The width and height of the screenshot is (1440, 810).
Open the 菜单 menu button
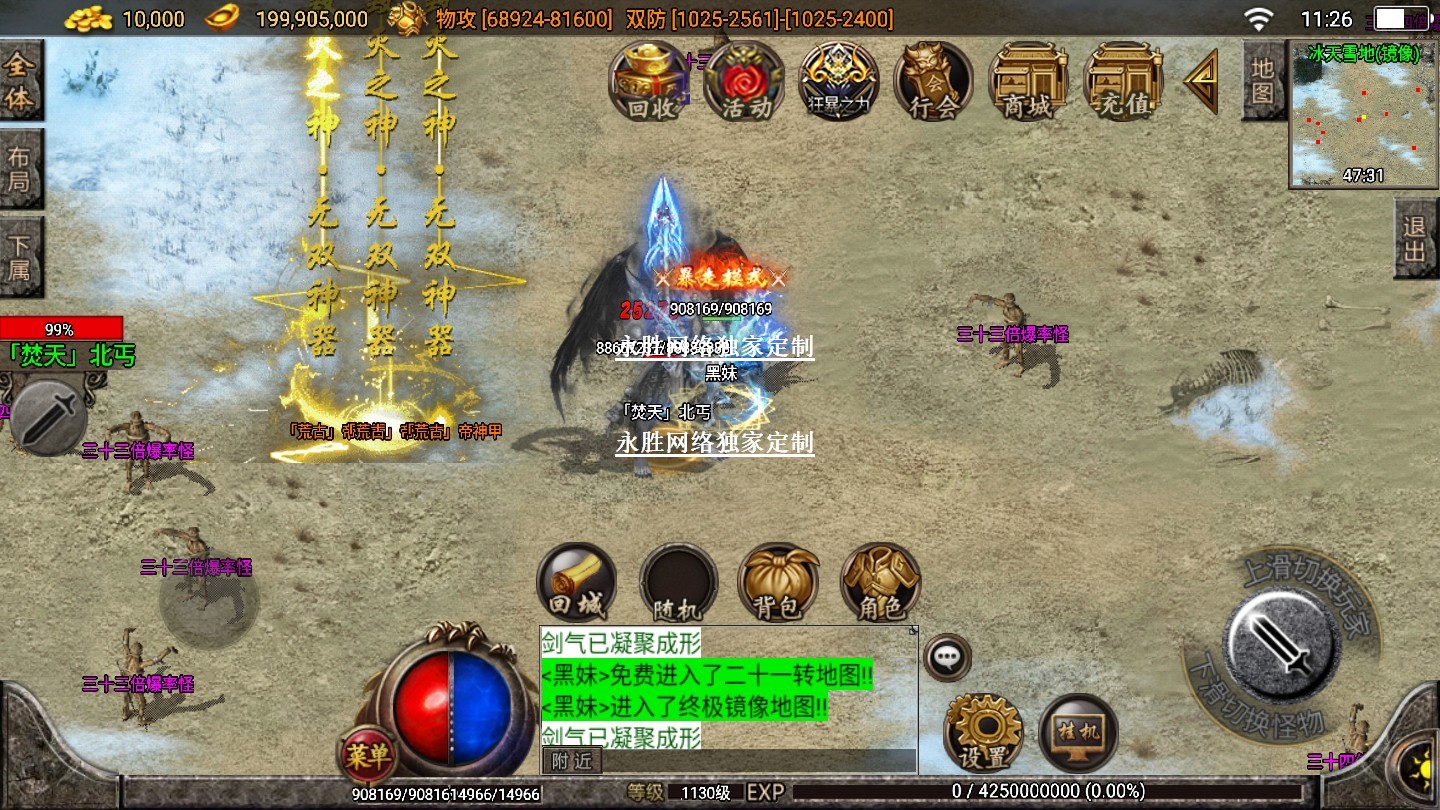(366, 755)
